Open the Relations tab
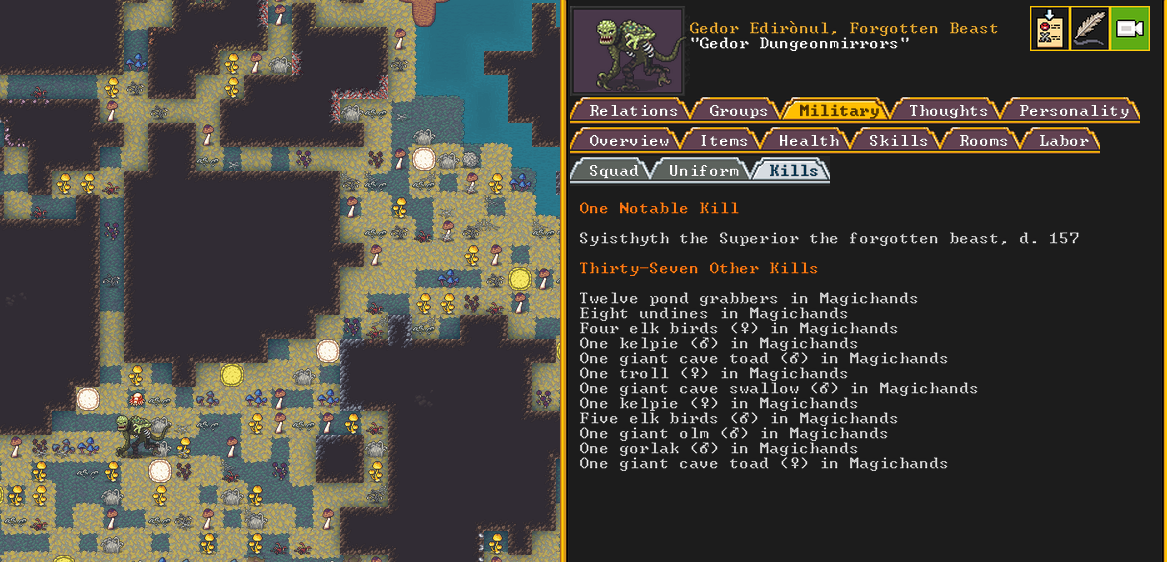Screen dimensions: 1167x562 click(632, 111)
